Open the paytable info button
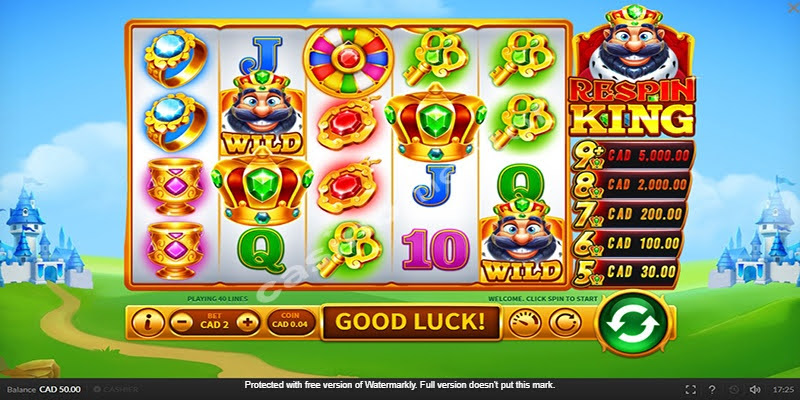800x400 pixels. (x=150, y=322)
